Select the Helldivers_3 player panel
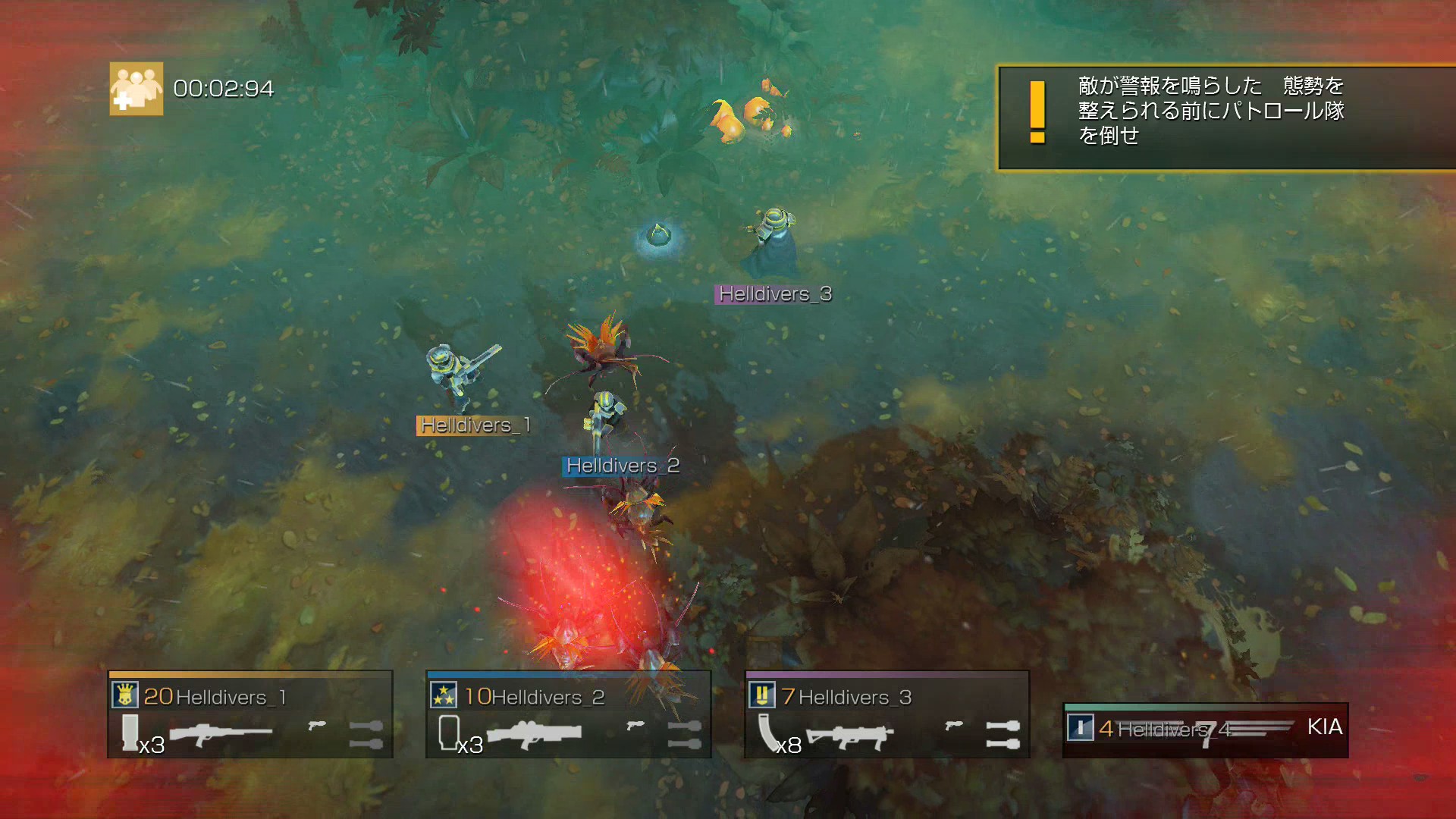 887,714
